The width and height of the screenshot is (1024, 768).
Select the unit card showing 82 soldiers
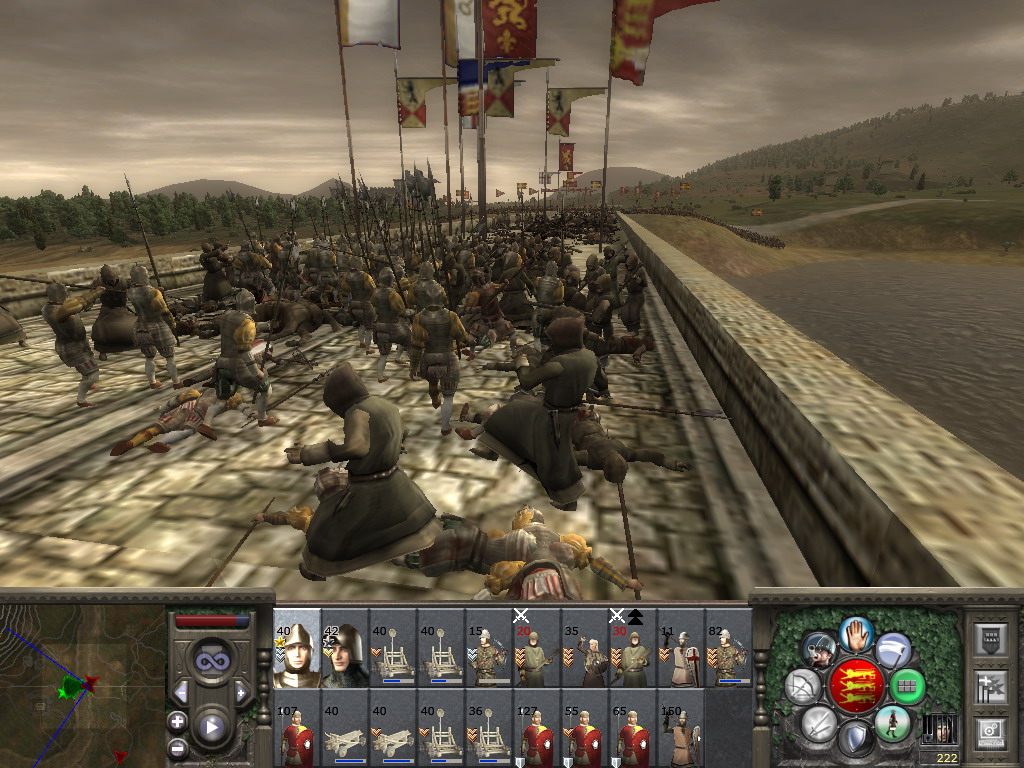point(727,648)
